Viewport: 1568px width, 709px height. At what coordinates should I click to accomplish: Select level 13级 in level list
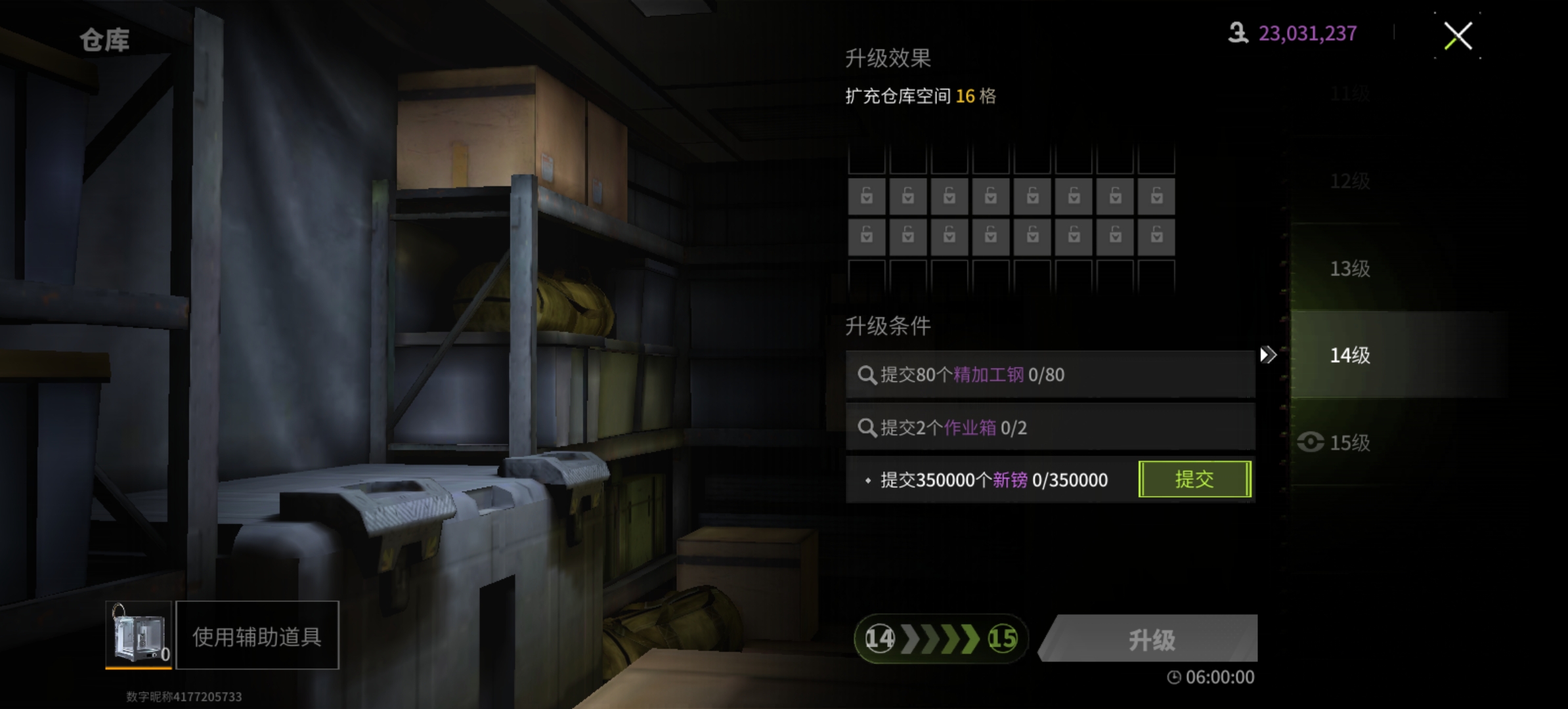tap(1350, 269)
